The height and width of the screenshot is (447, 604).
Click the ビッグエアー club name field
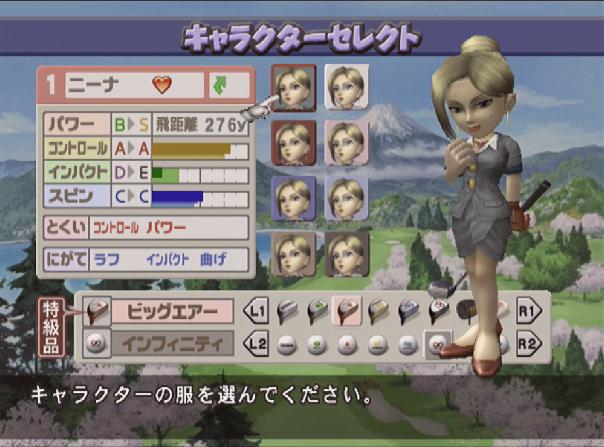(x=171, y=311)
